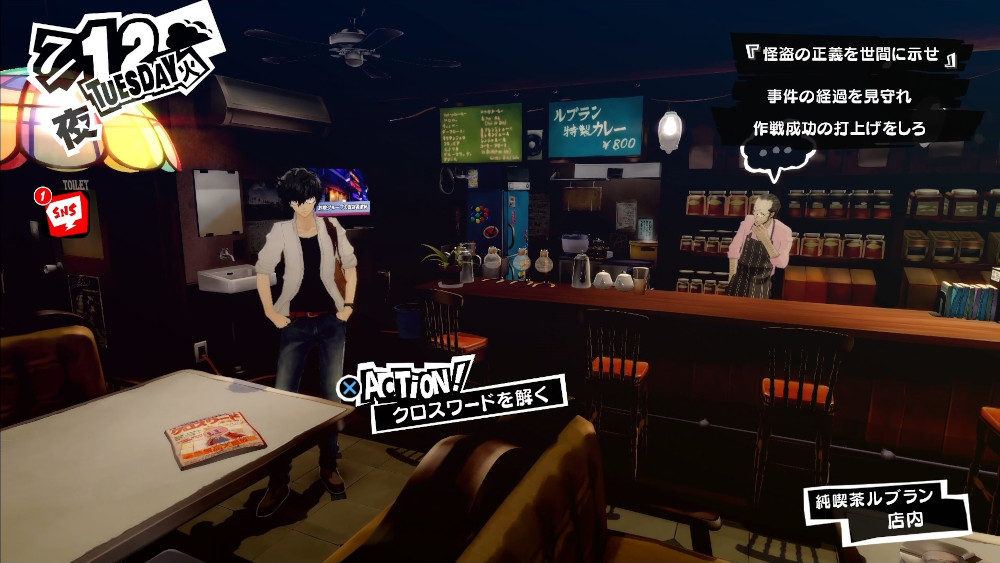
Task: Select the 作戦成功の打上げをしろ objective
Action: [x=838, y=128]
